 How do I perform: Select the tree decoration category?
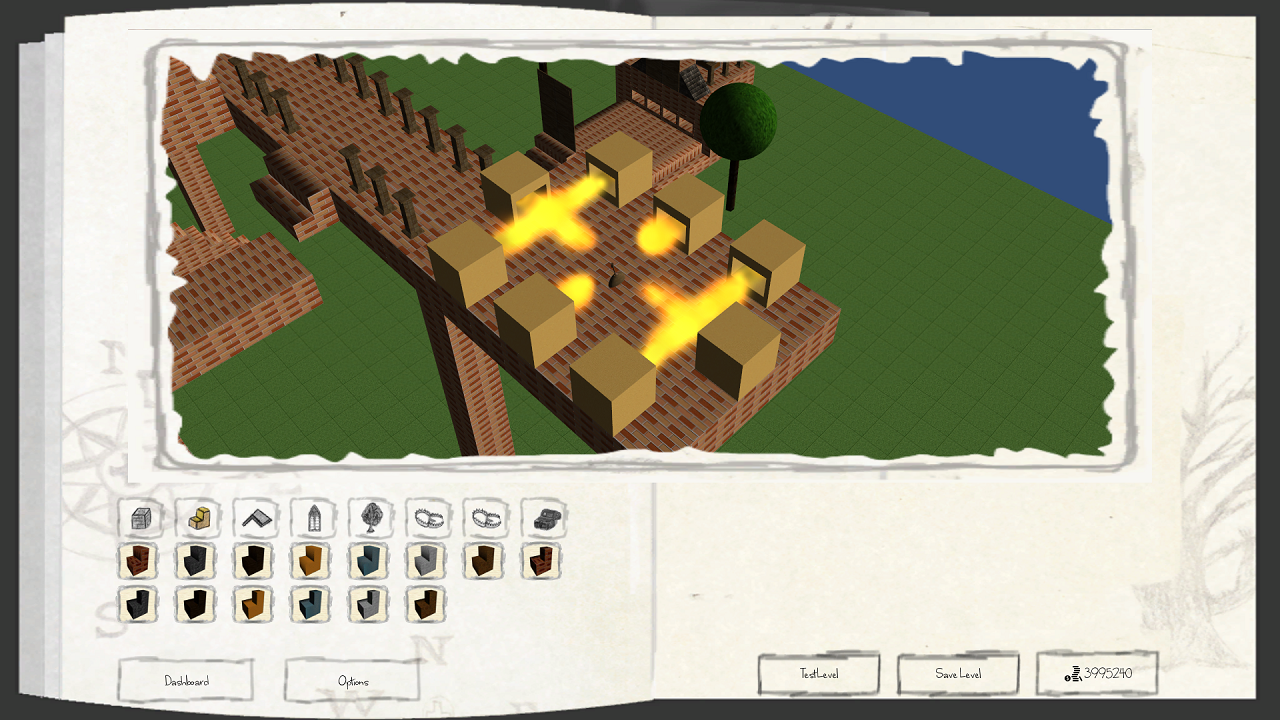coord(371,518)
